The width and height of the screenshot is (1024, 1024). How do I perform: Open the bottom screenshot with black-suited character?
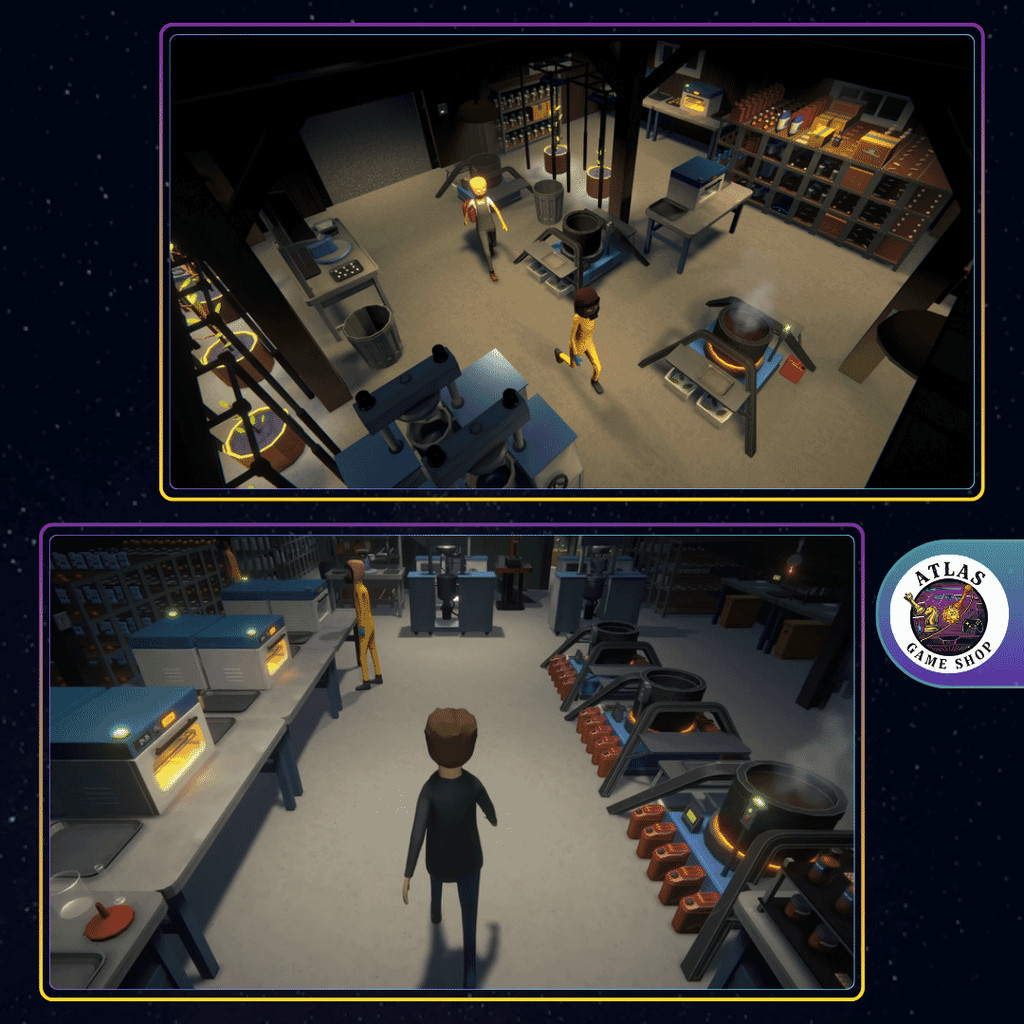(451, 761)
